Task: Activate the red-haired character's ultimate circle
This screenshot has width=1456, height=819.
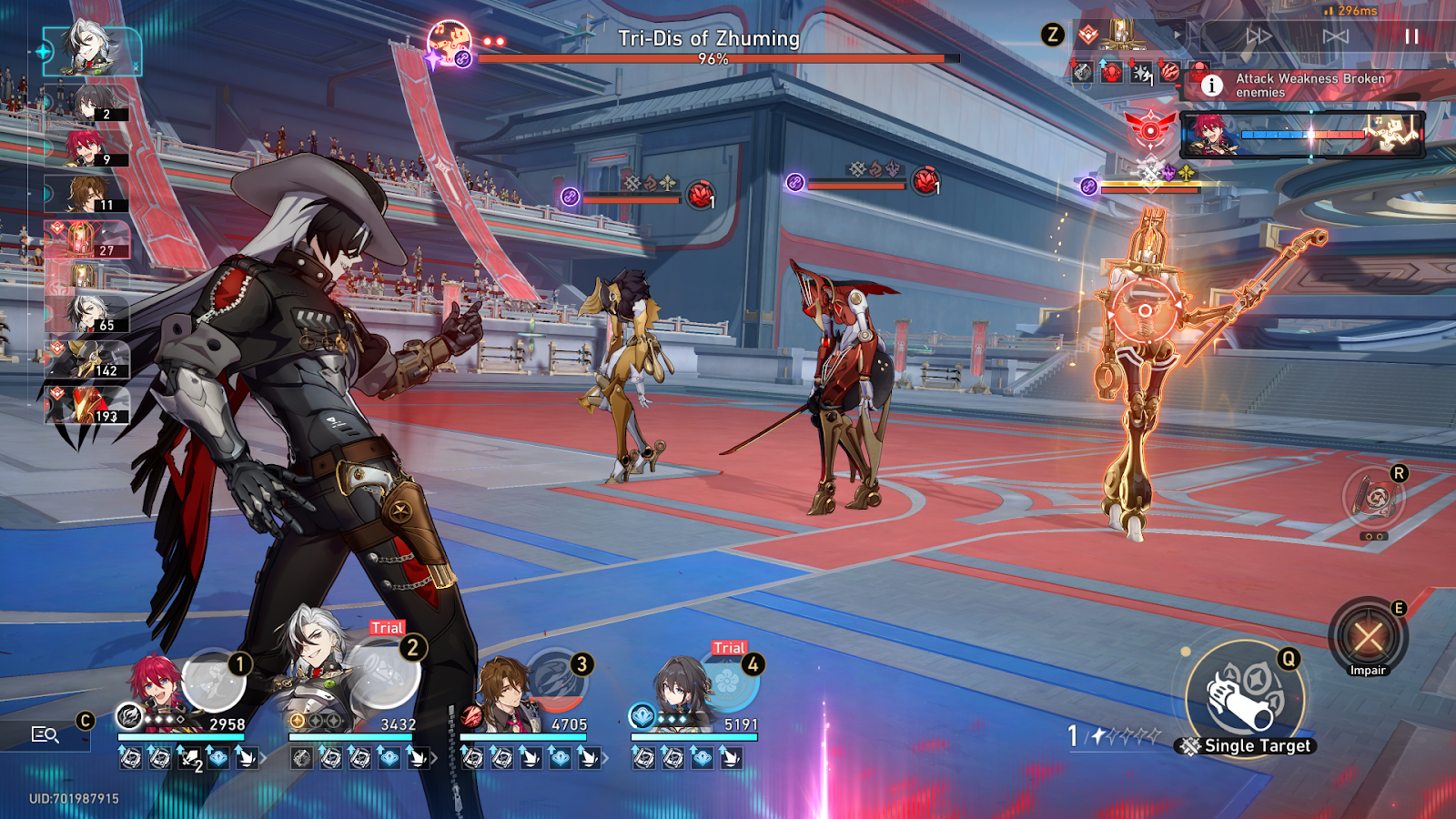Action: pyautogui.click(x=215, y=679)
